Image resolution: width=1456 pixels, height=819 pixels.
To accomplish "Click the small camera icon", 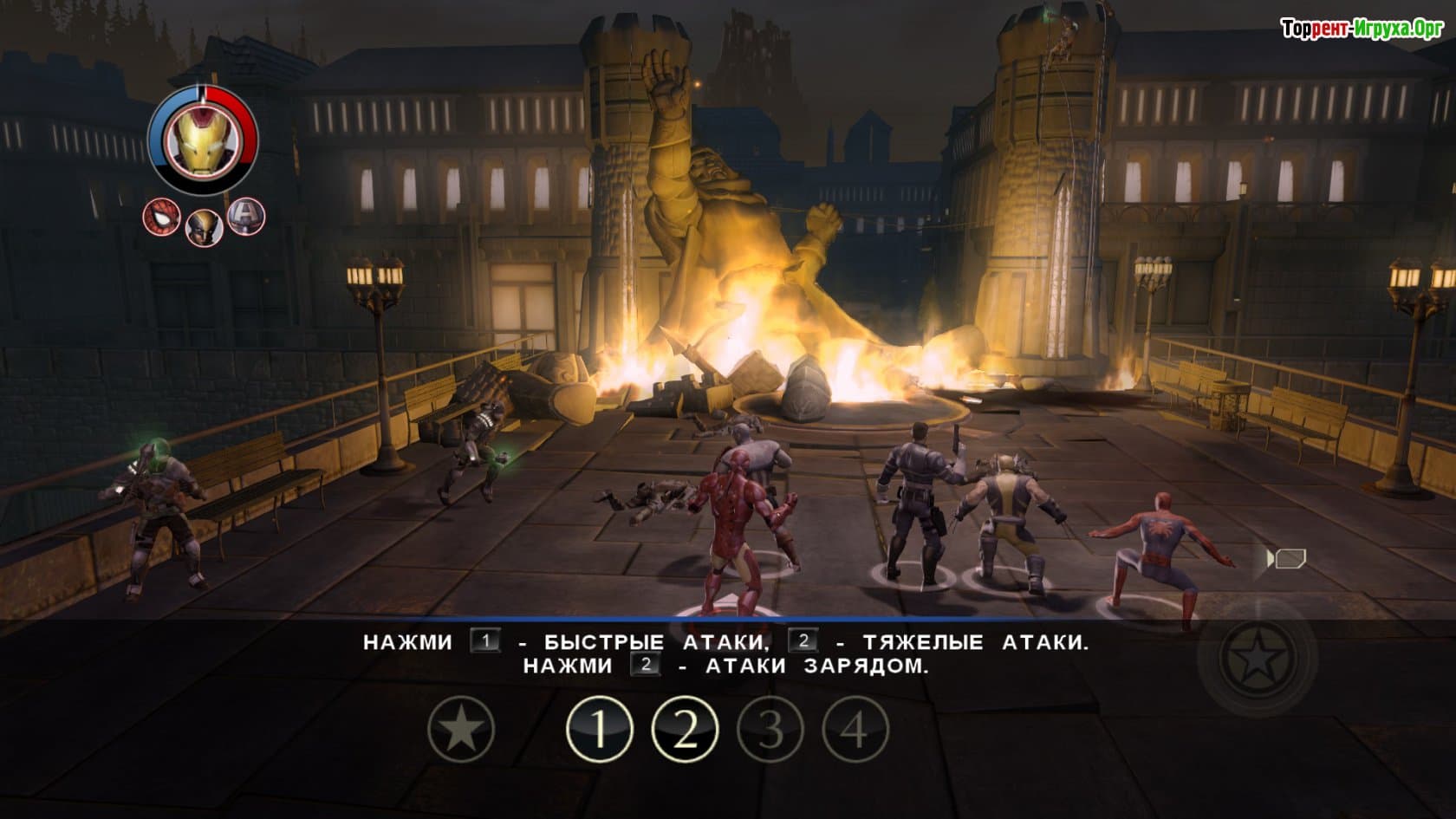I will 1287,559.
